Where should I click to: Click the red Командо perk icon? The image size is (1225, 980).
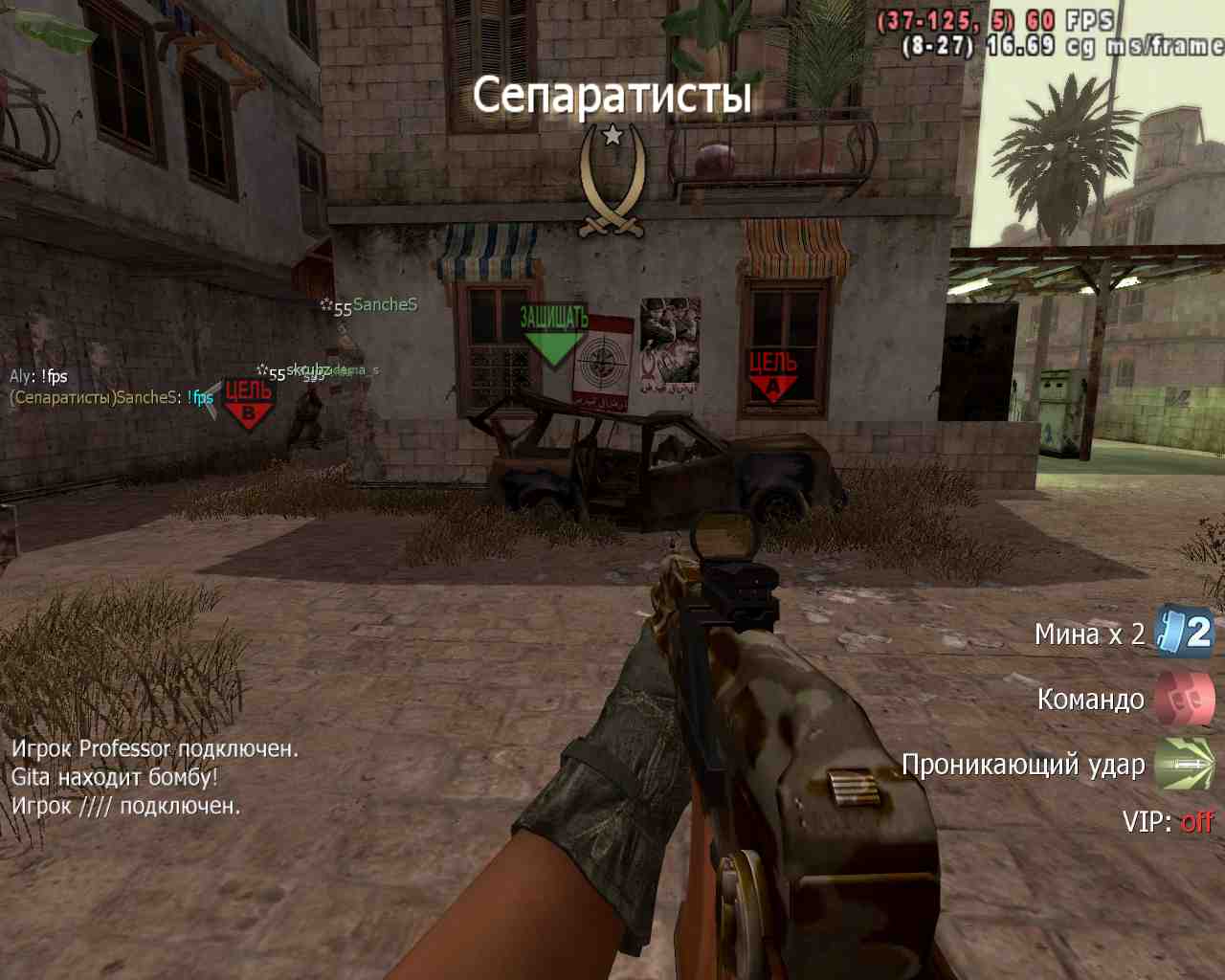click(x=1185, y=699)
